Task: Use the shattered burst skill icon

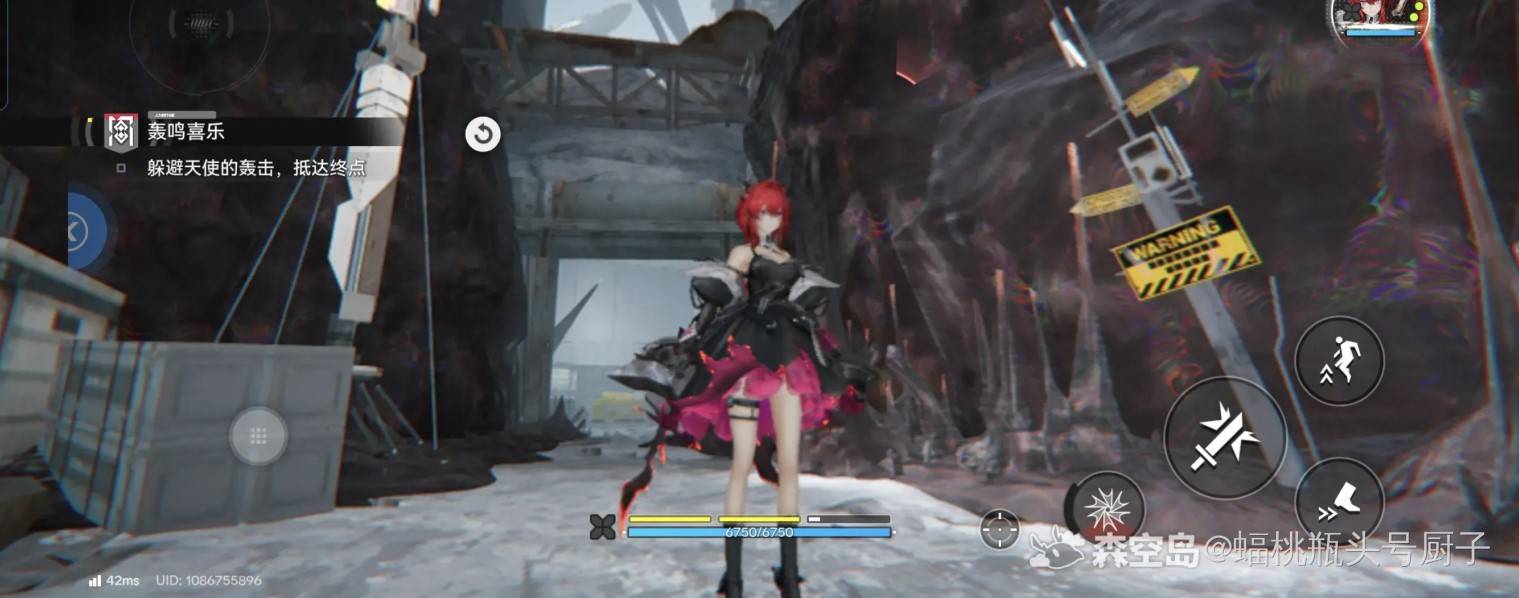Action: point(1108,507)
